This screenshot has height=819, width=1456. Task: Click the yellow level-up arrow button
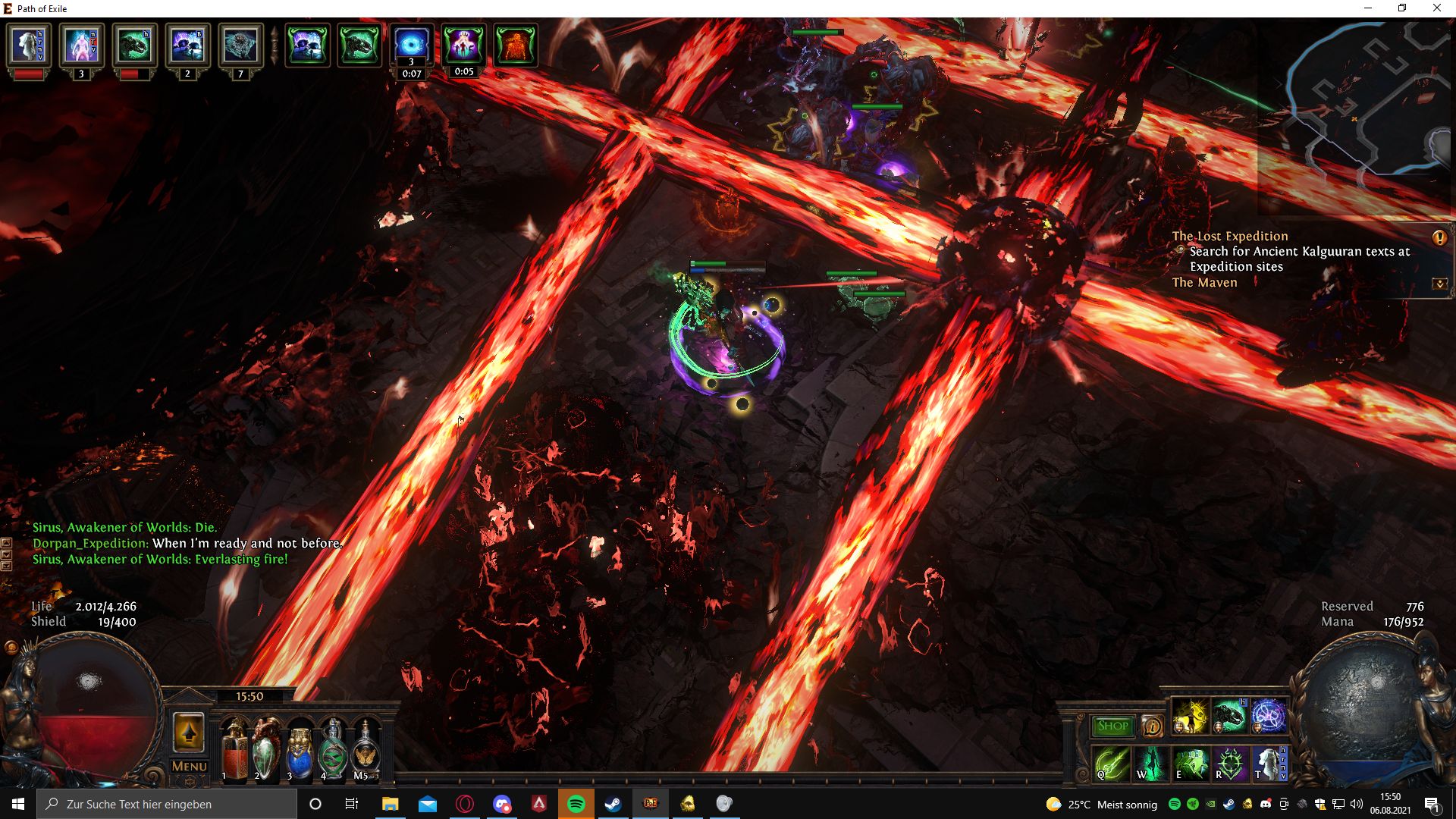189,732
